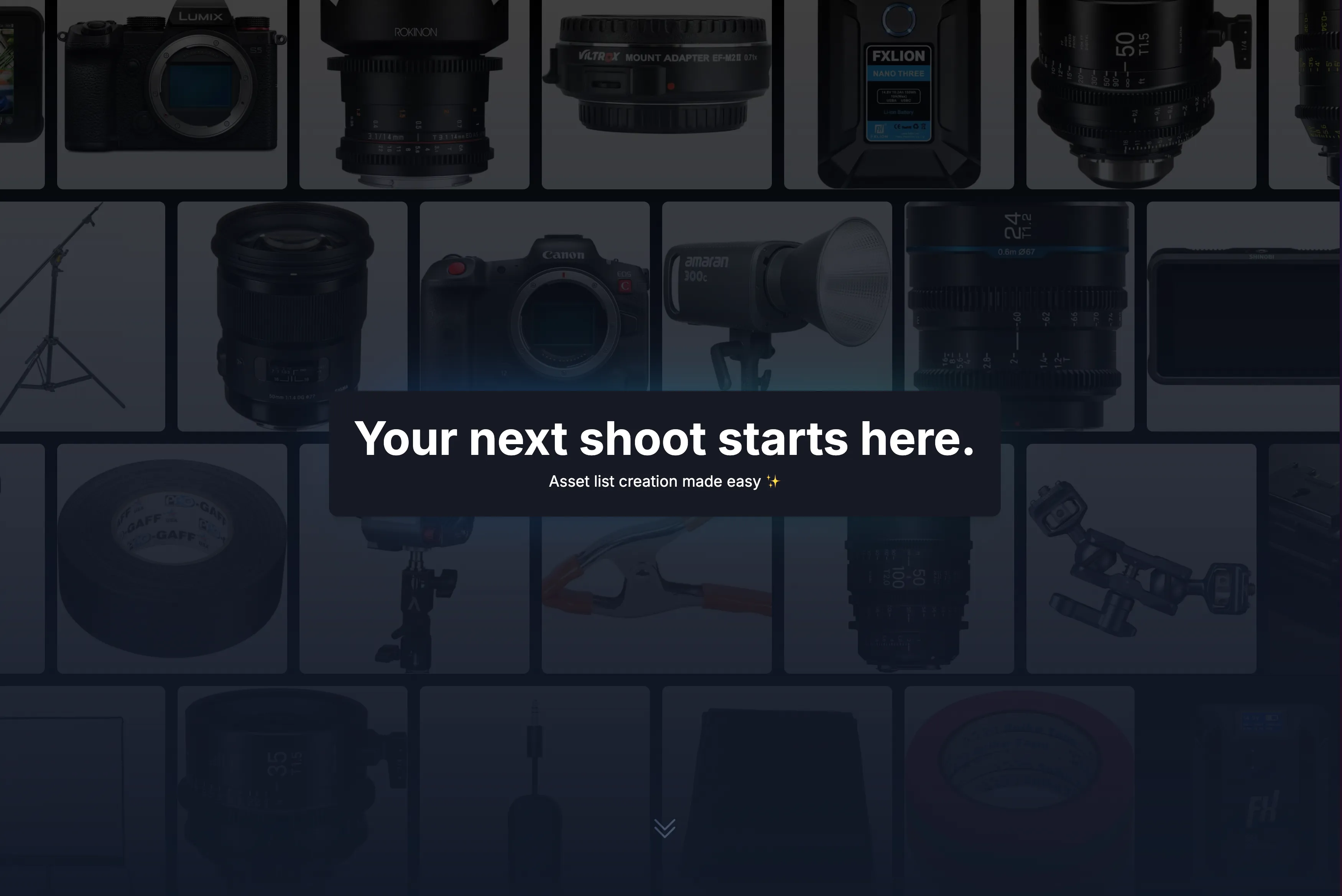
Task: Click the headline Your next shoot starts here
Action: [665, 439]
